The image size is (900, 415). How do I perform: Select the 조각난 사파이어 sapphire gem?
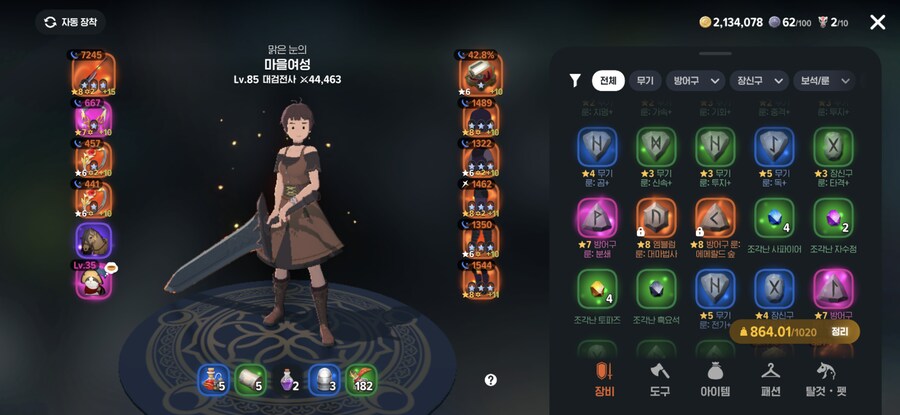tap(774, 220)
